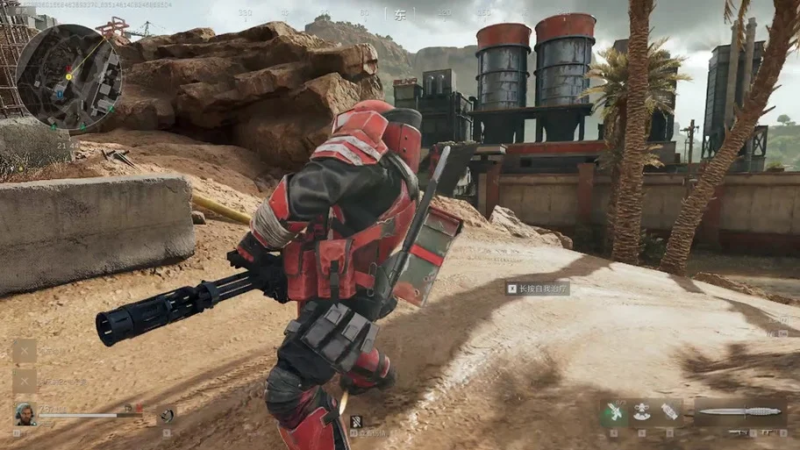Activate the round operator skill icon

point(168,415)
